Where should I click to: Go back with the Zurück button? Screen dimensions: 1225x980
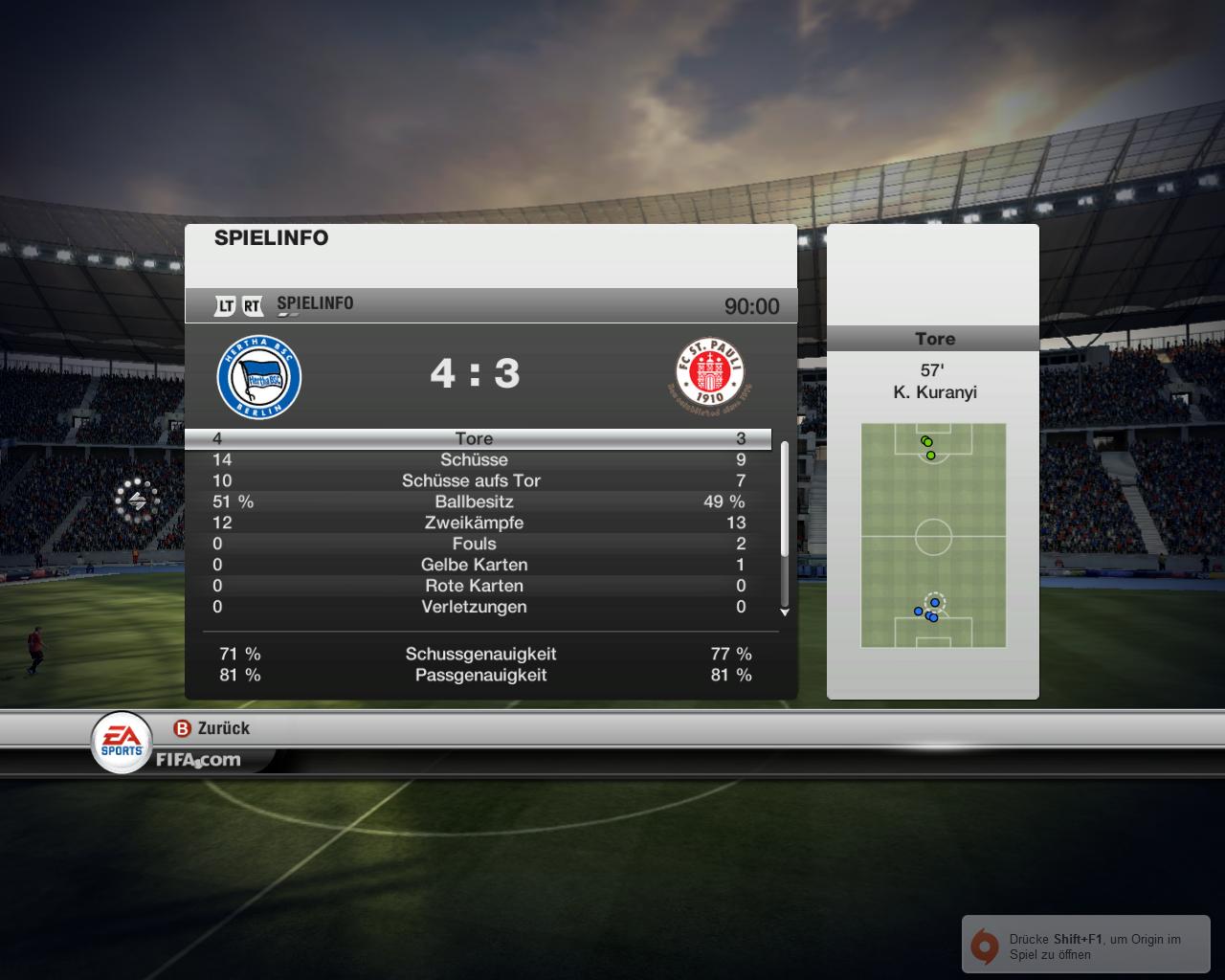(212, 728)
